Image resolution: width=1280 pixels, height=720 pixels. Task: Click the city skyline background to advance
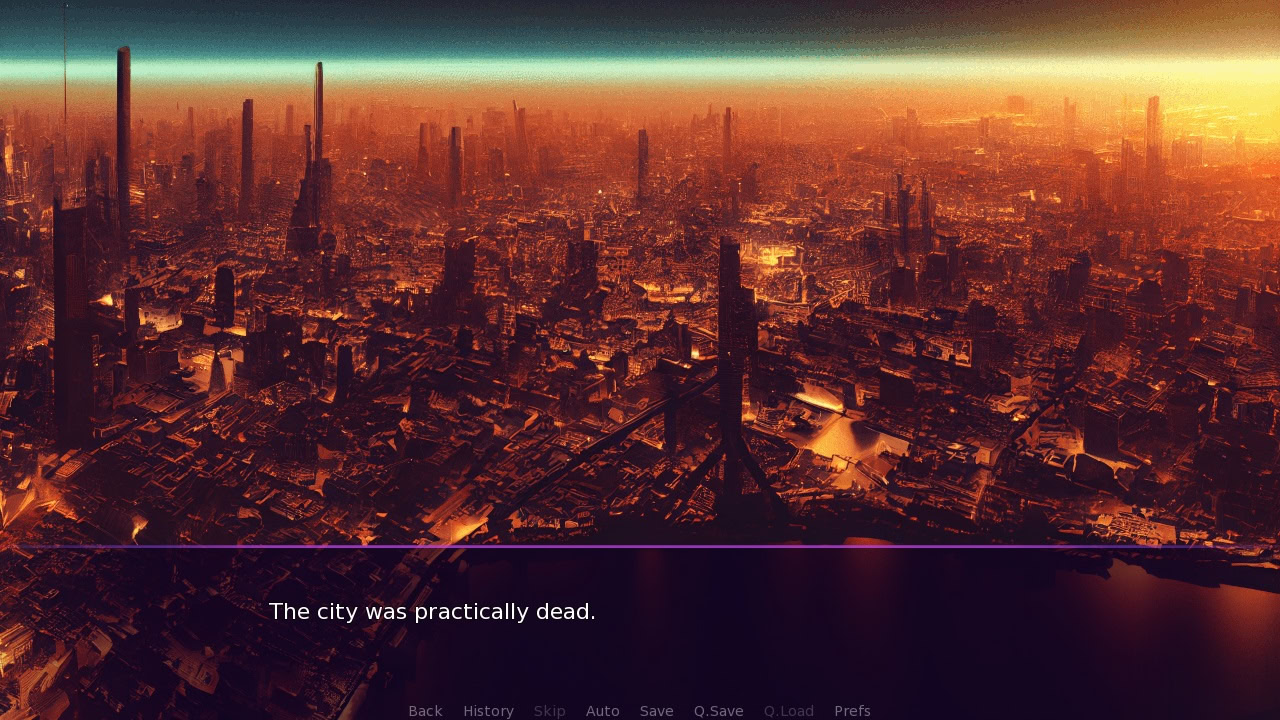pos(640,300)
